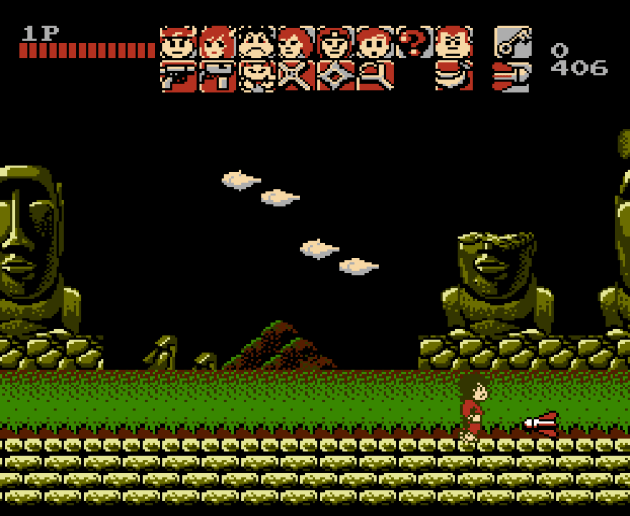The width and height of the screenshot is (630, 516).
Task: Select the red bullet ammo icon
Action: pos(511,76)
